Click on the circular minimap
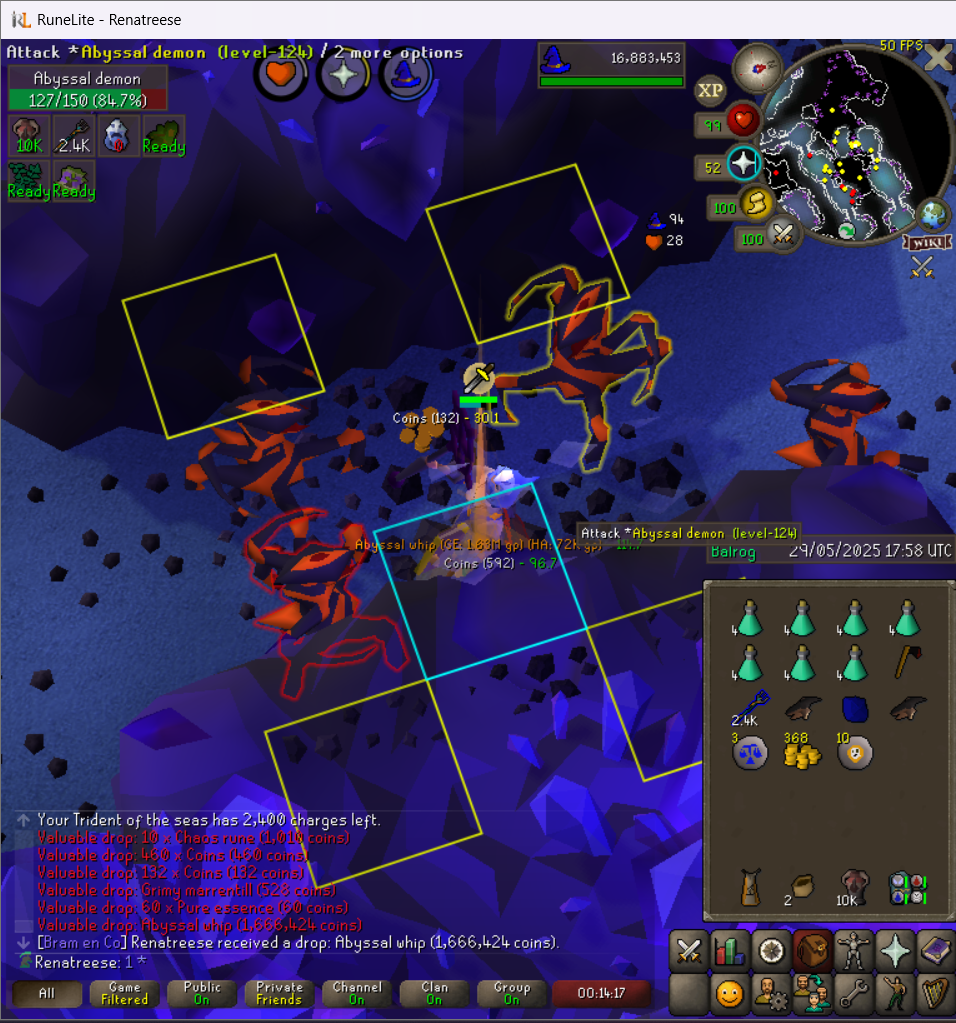Screen dimensions: 956x1023 click(853, 148)
